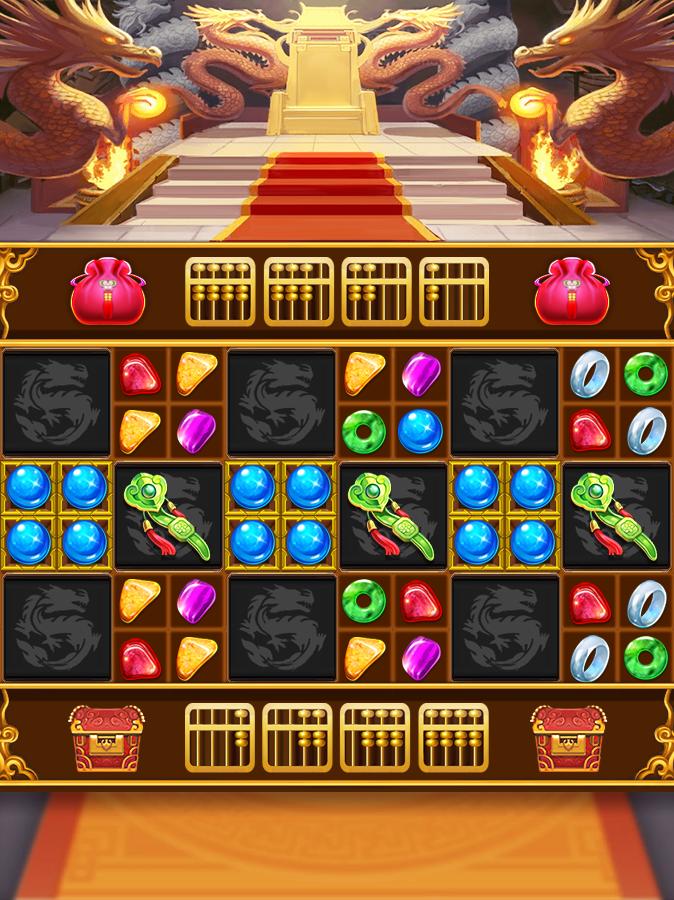This screenshot has width=674, height=900.
Task: Open the left red treasure chest
Action: point(106,738)
